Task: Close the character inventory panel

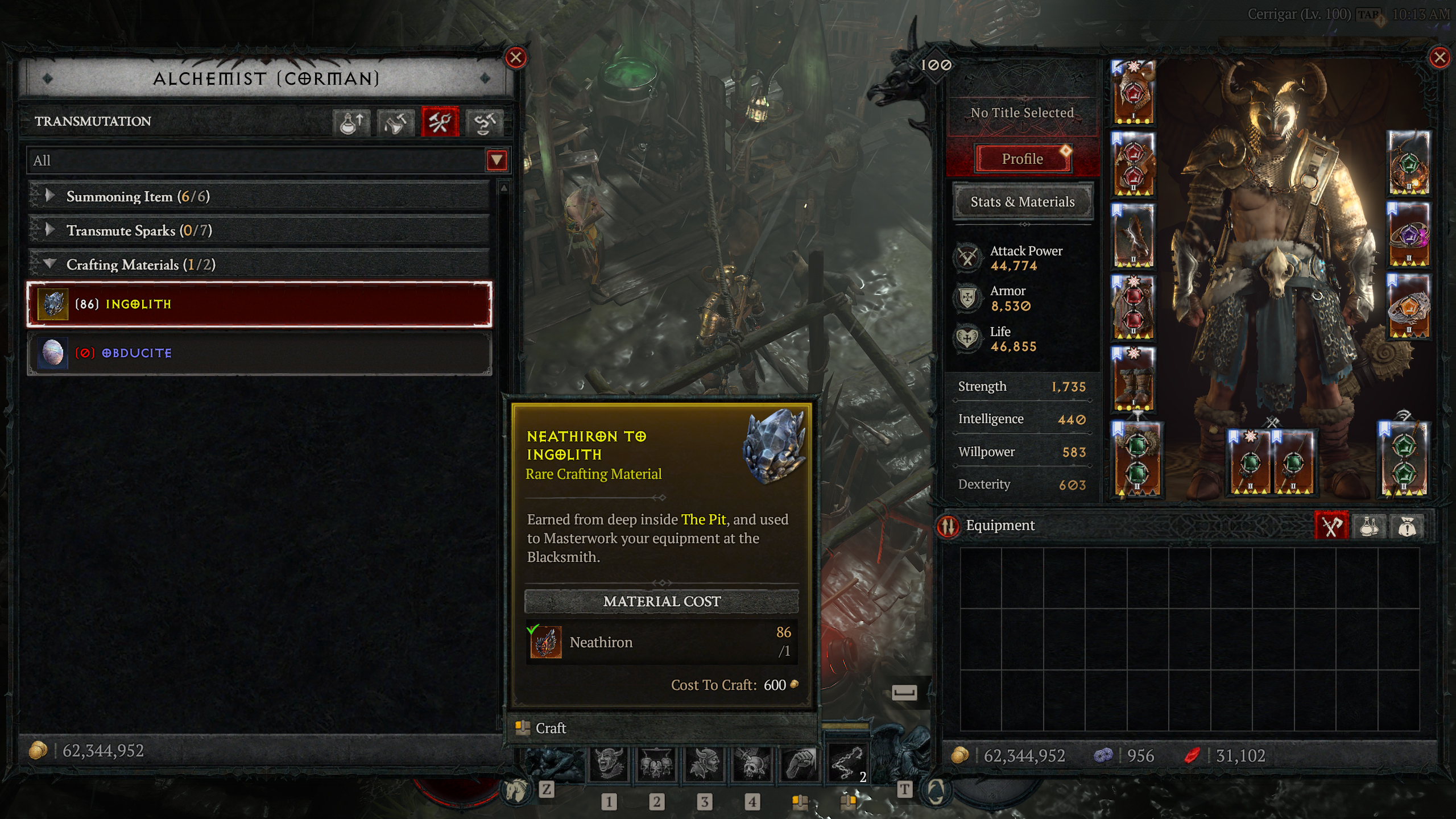Action: [x=1440, y=57]
